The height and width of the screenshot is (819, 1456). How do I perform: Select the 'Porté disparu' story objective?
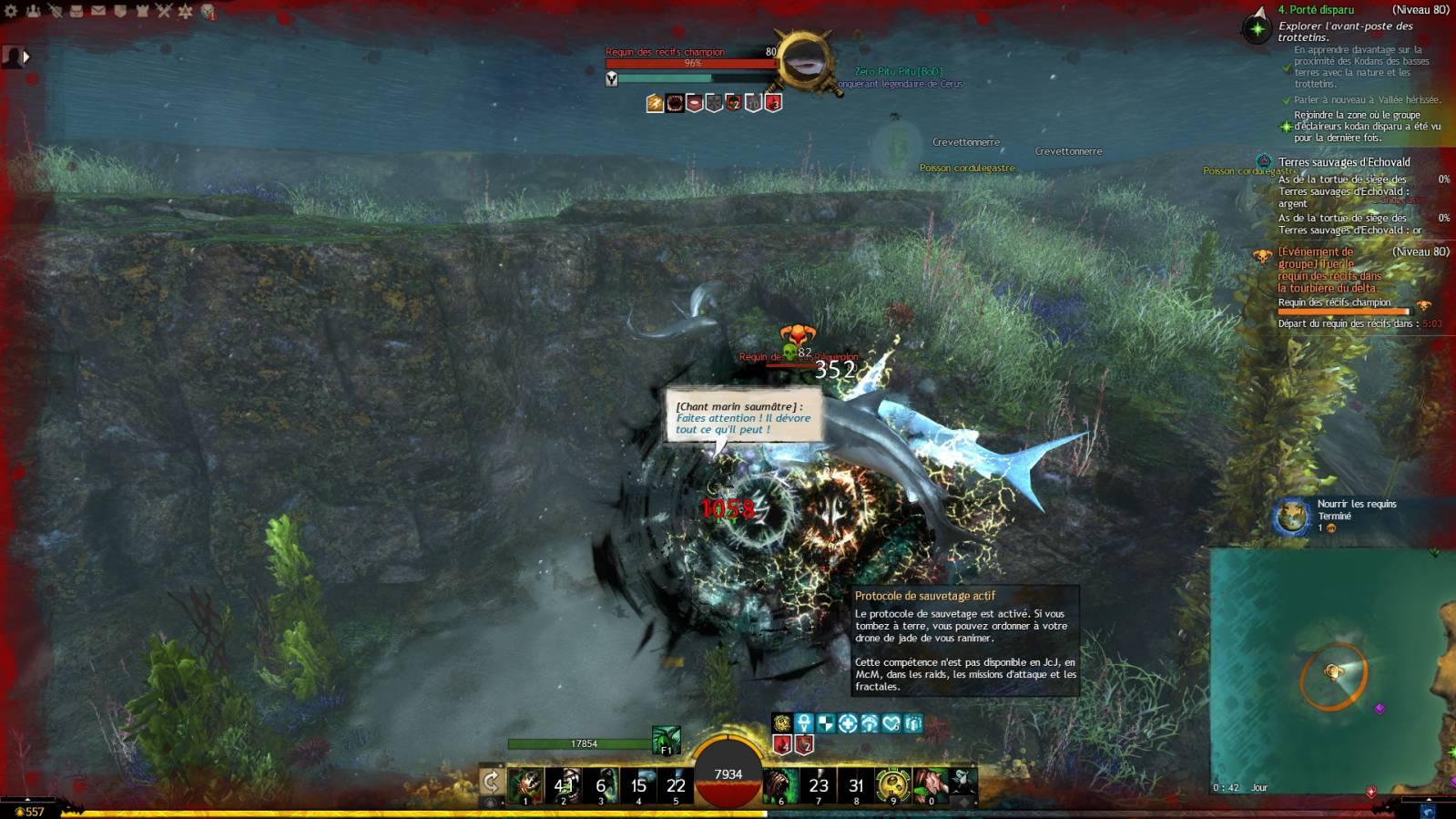(1316, 10)
